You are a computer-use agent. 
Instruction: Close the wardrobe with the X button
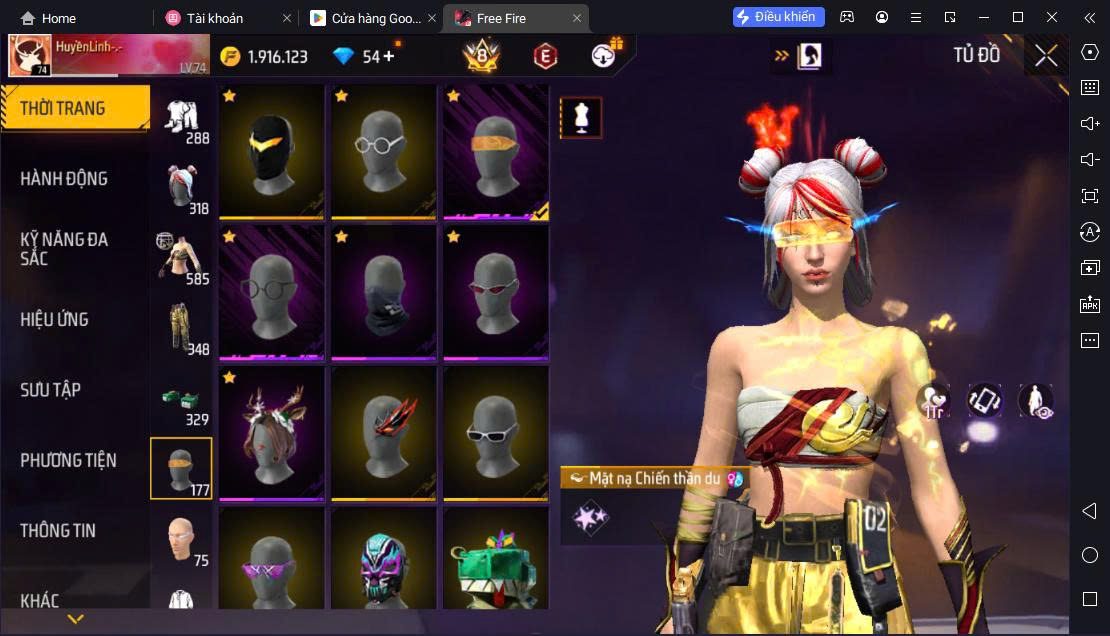1046,56
